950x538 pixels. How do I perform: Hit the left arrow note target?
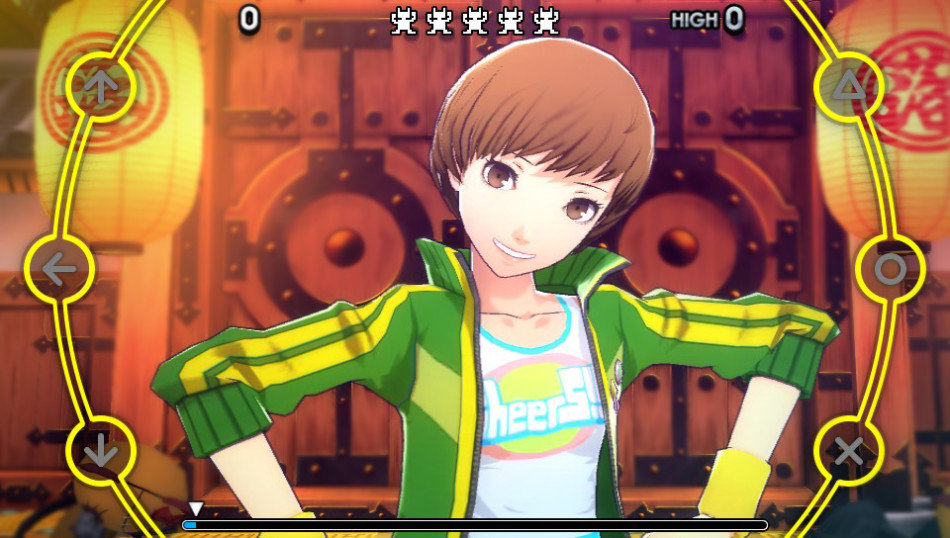click(59, 269)
